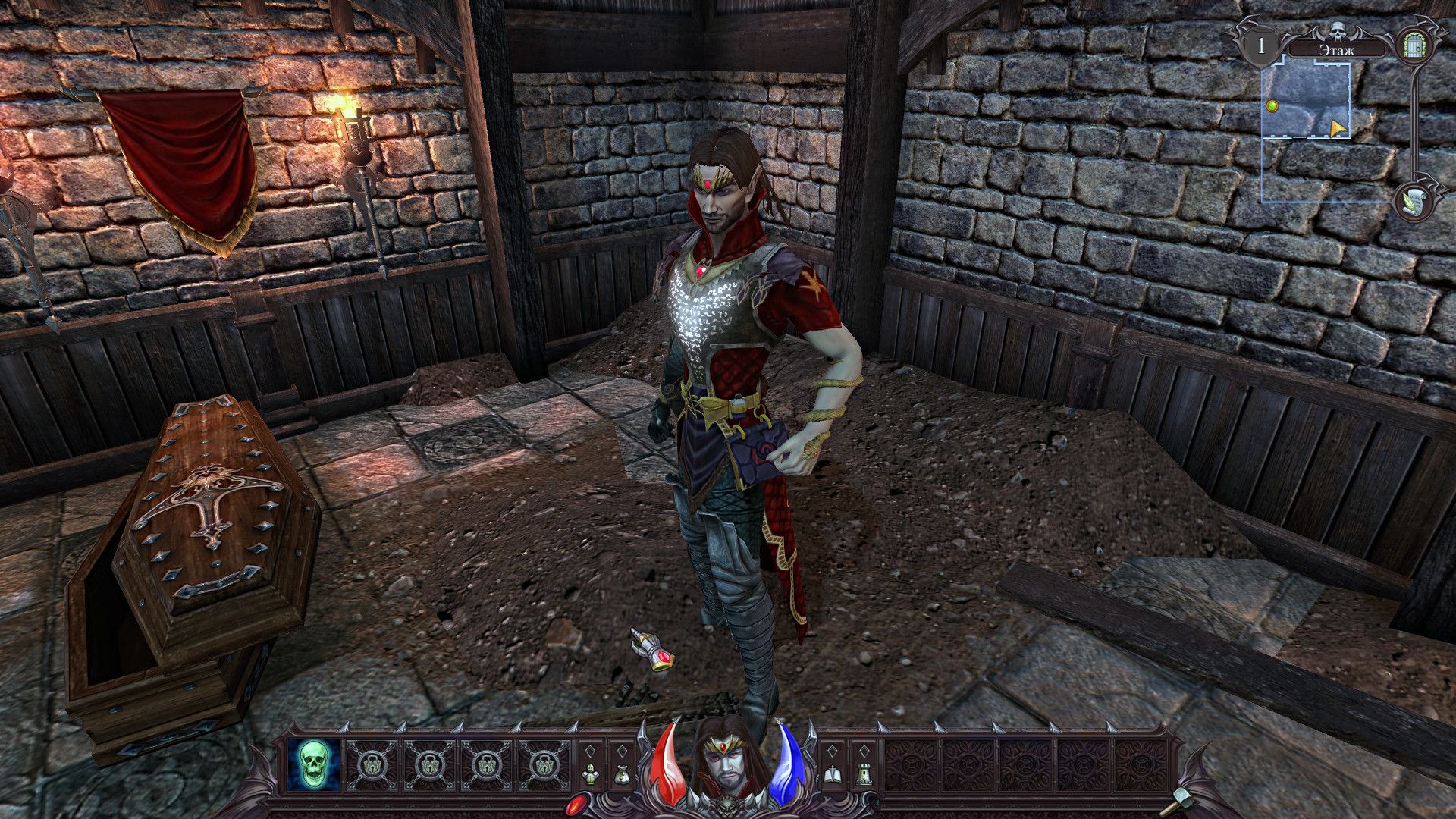
Task: Open the armor equipment screen icon
Action: tap(591, 774)
